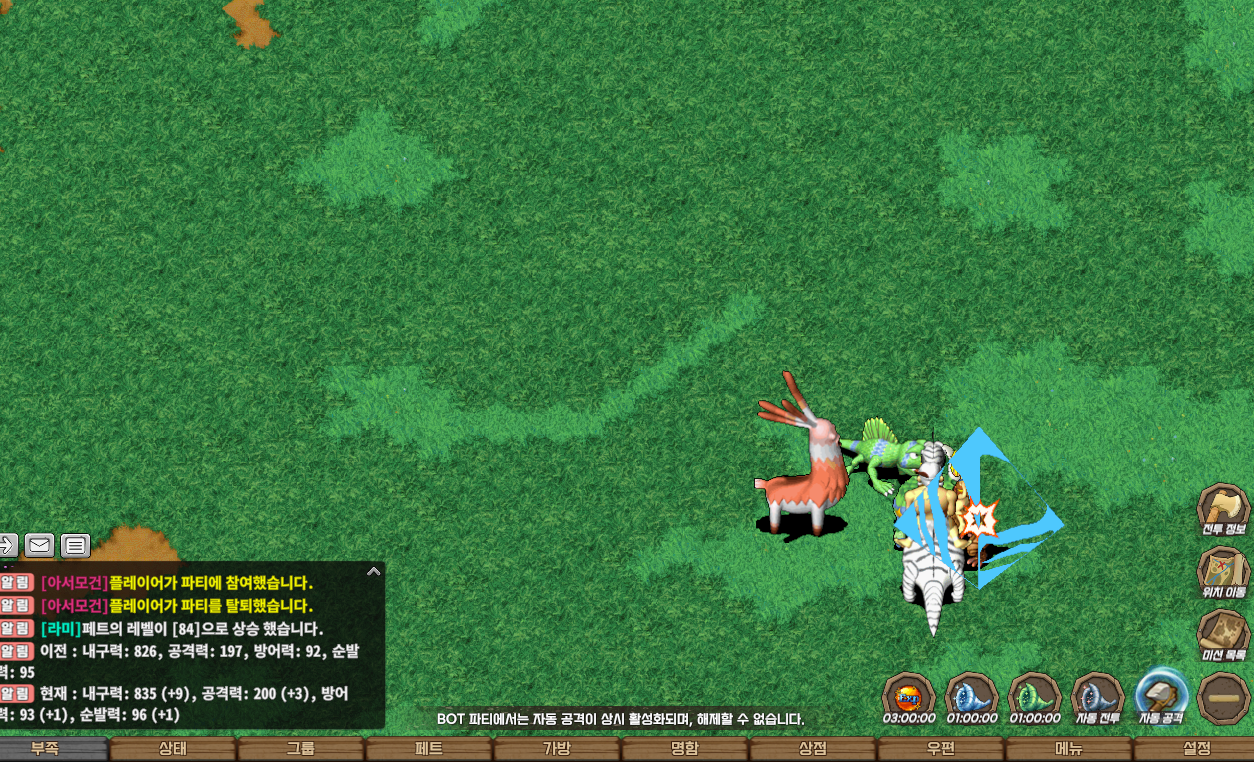1254x762 pixels.
Task: Open the 가방 (Bag) inventory
Action: 556,749
